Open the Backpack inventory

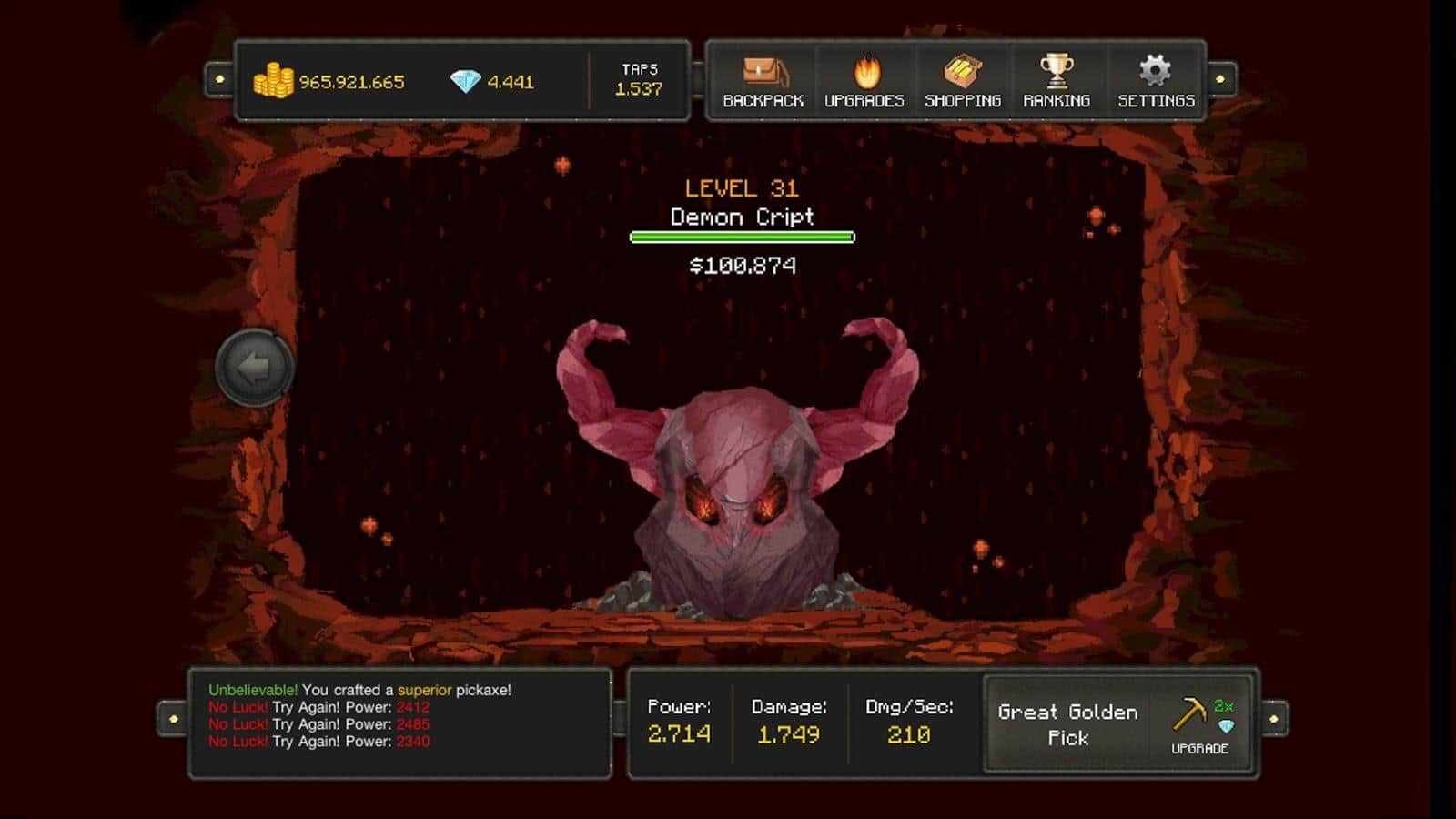(x=763, y=80)
